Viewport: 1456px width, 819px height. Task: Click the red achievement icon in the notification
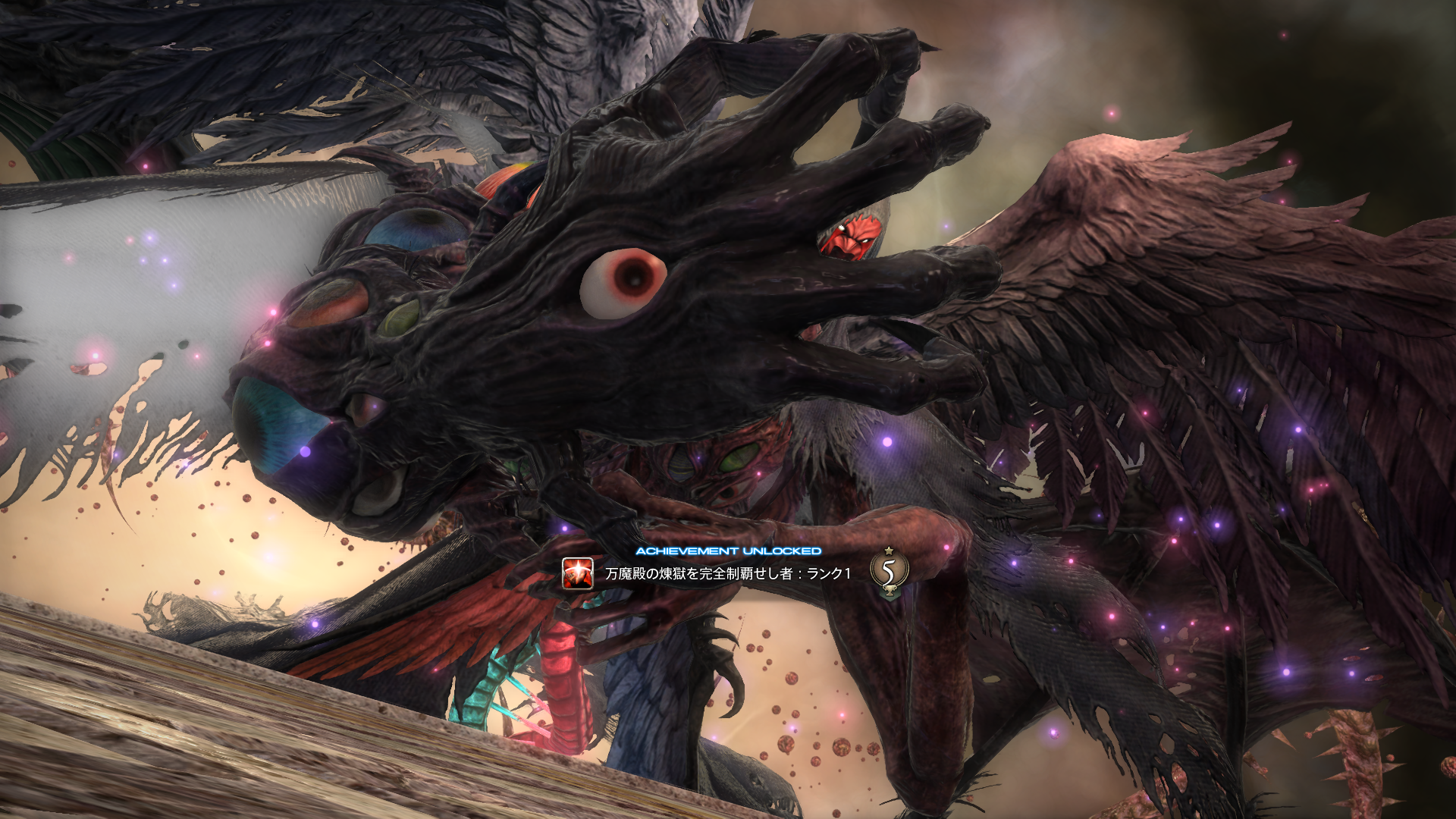point(577,573)
